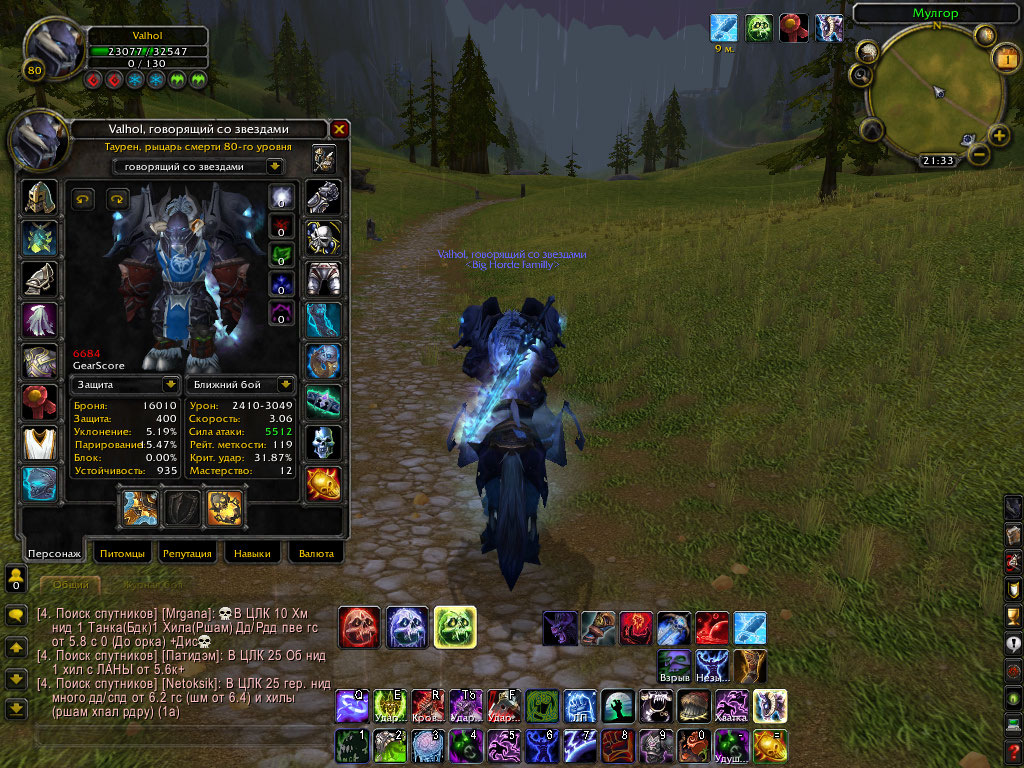Rotate character model left
Screen dimensions: 1024x768
(x=82, y=198)
